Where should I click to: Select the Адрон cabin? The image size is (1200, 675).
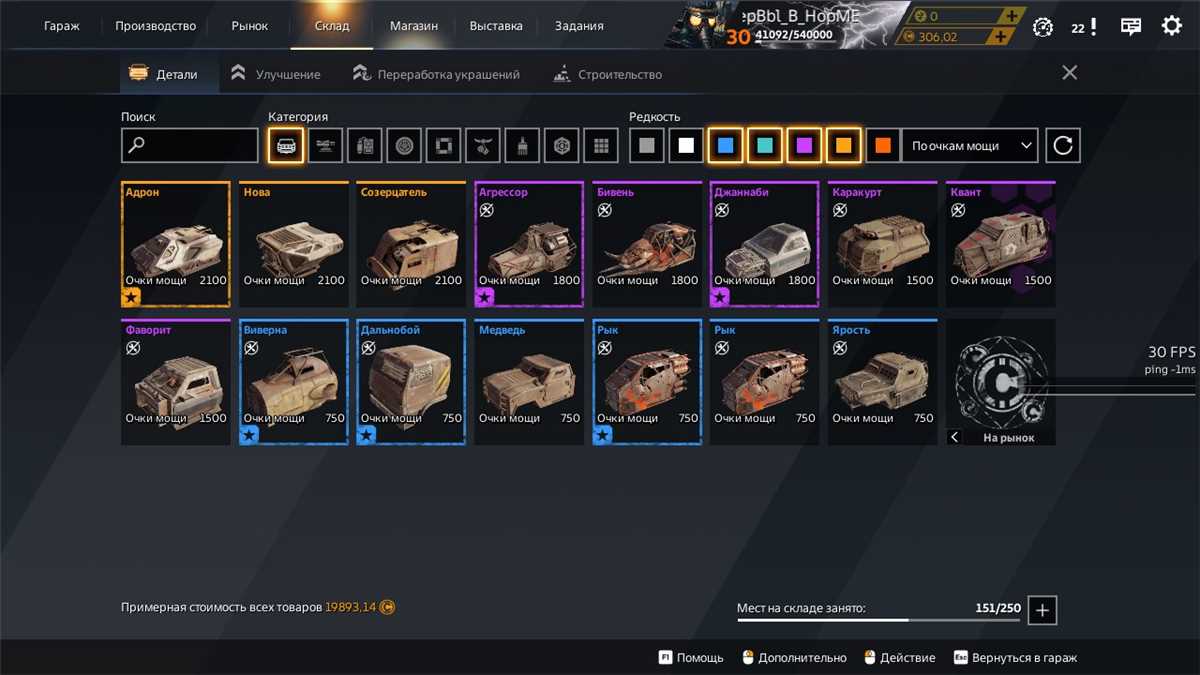coord(176,244)
